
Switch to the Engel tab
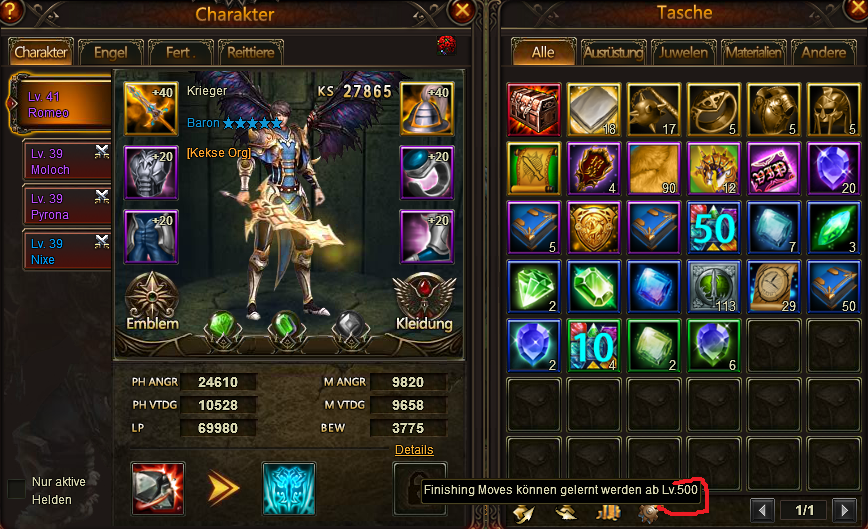(110, 52)
